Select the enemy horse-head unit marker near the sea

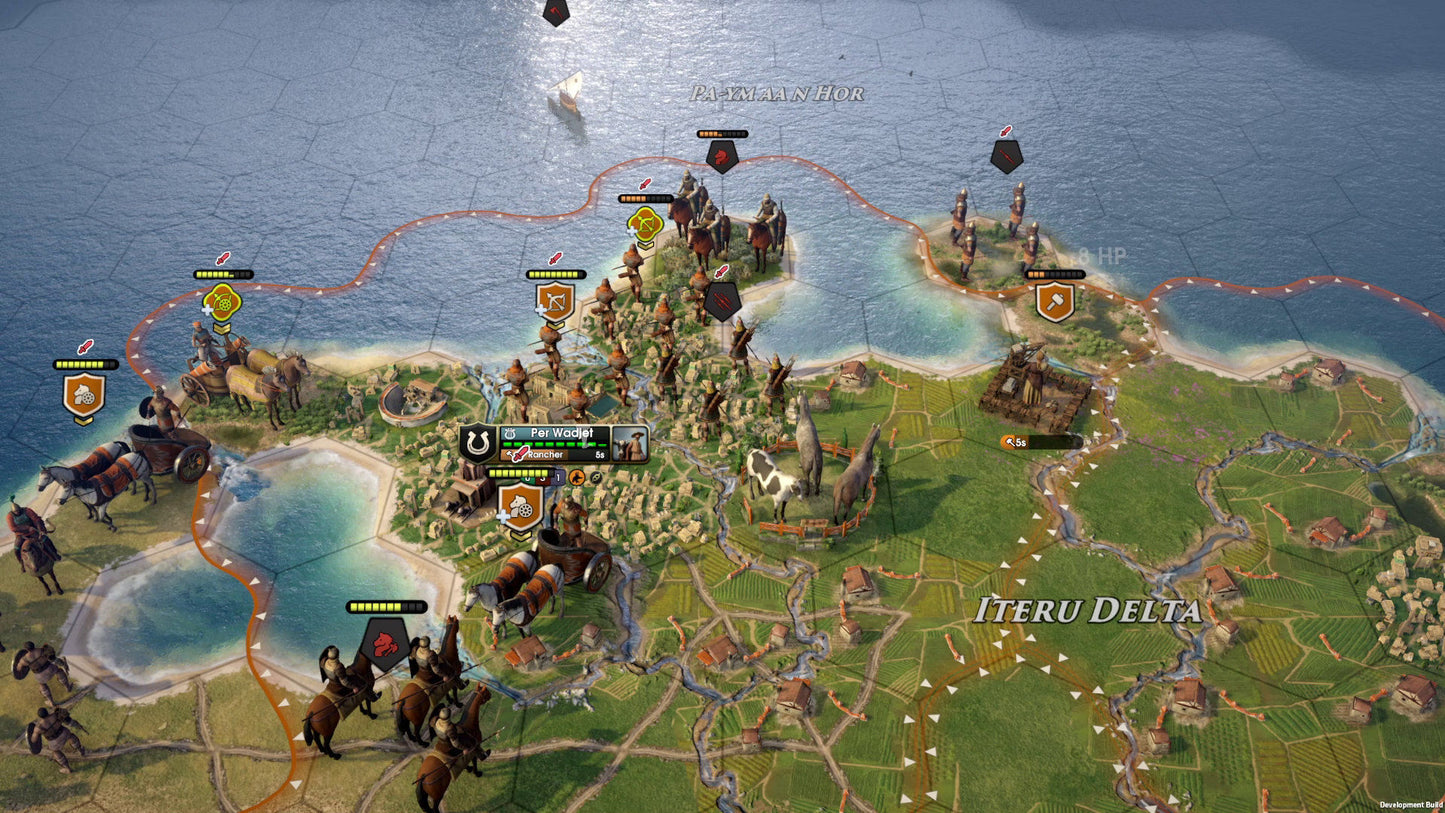(x=721, y=157)
